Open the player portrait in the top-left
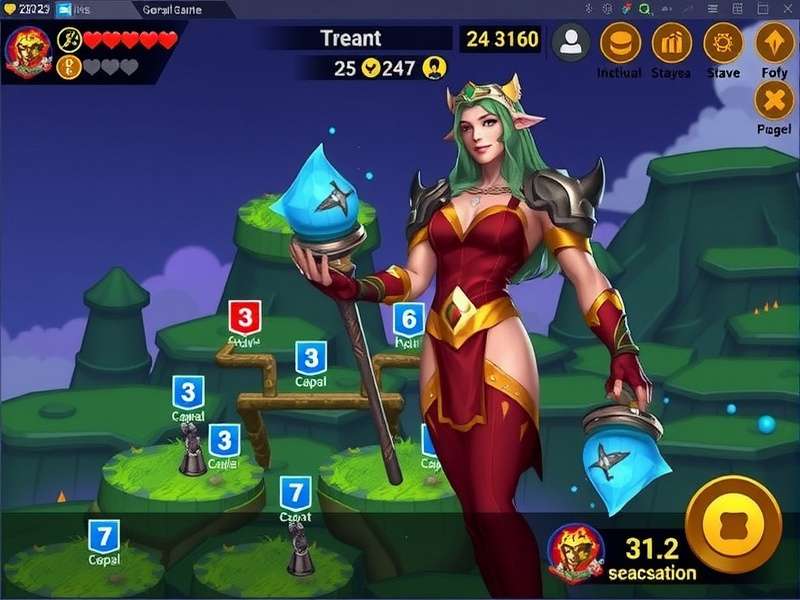This screenshot has height=600, width=800. [x=27, y=51]
